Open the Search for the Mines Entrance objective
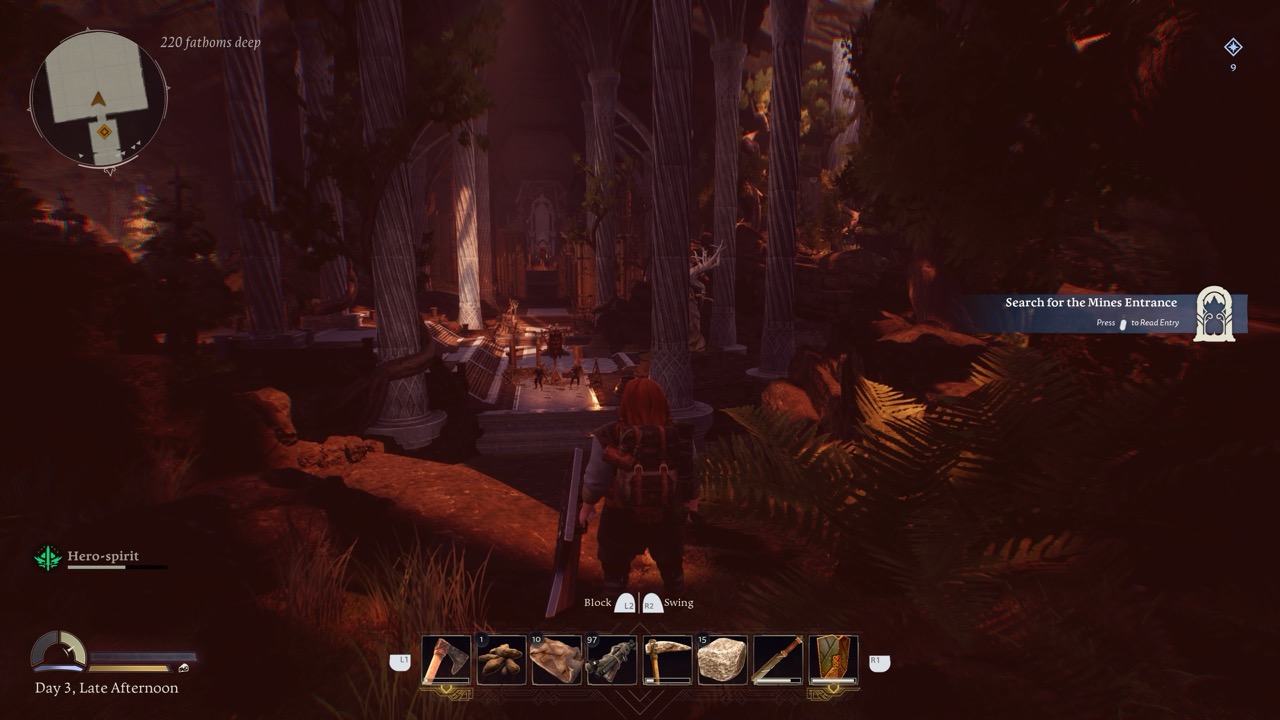The width and height of the screenshot is (1280, 720). (1090, 303)
